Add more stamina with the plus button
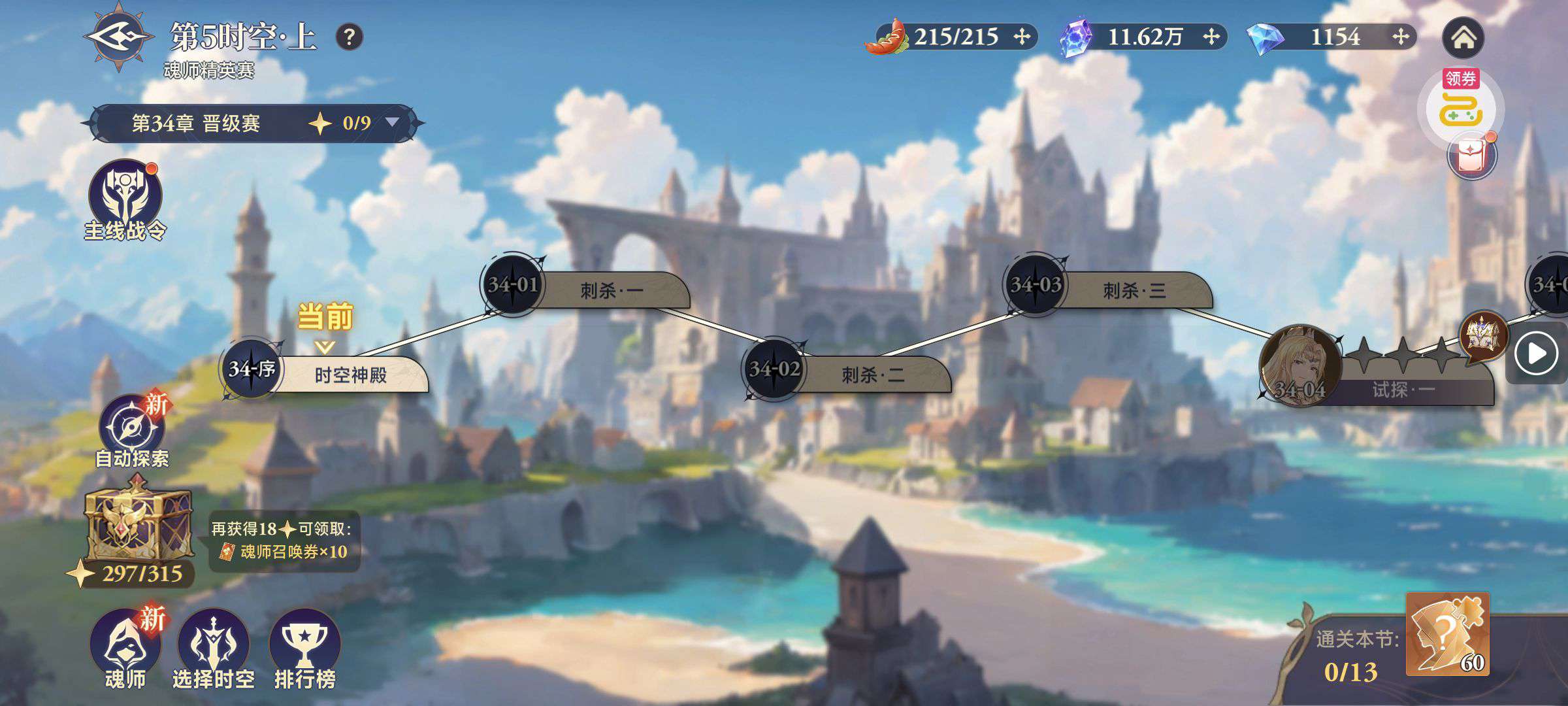Viewport: 1568px width, 706px height. coord(1022,37)
